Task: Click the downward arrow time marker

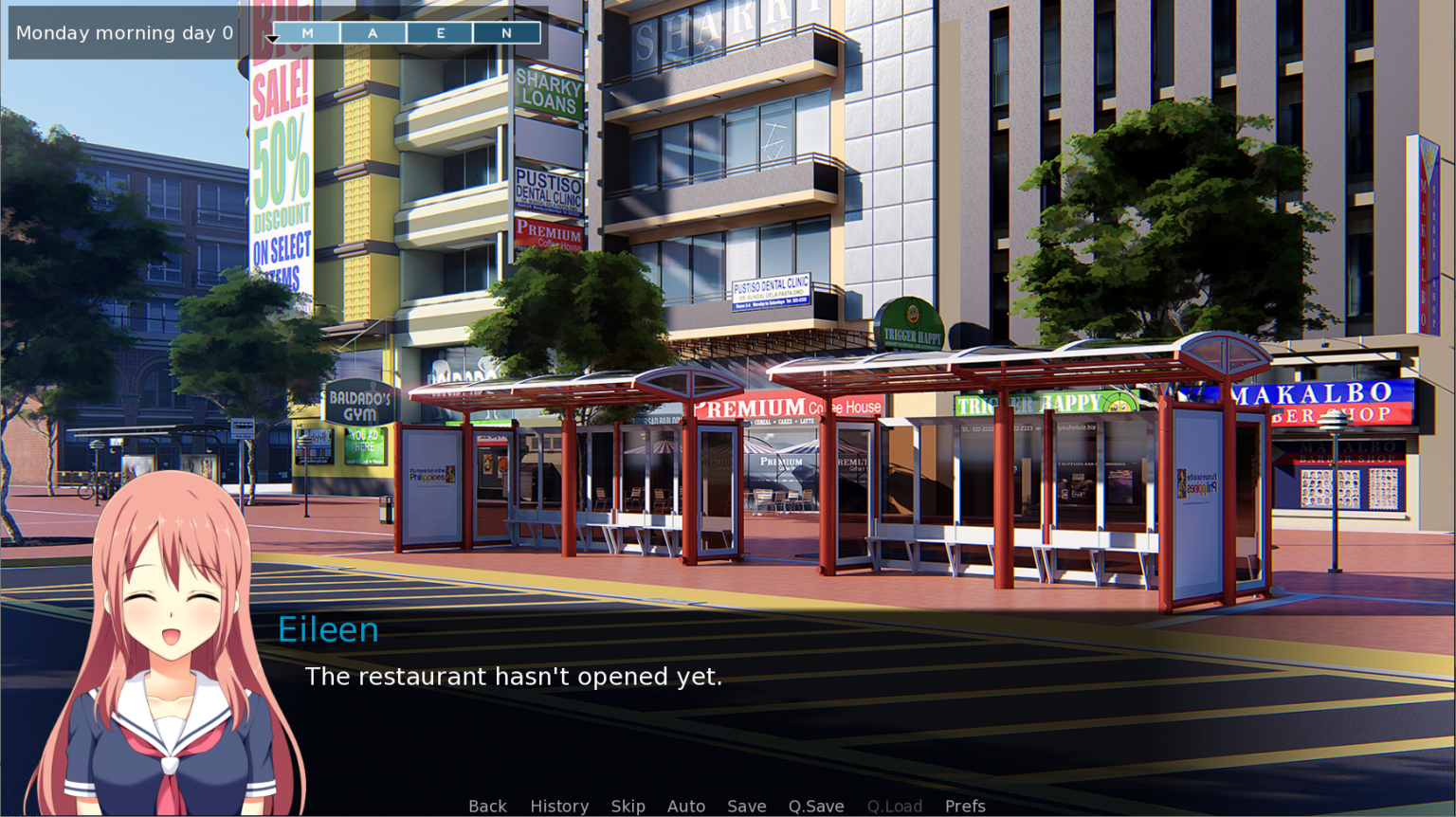Action: pyautogui.click(x=273, y=36)
